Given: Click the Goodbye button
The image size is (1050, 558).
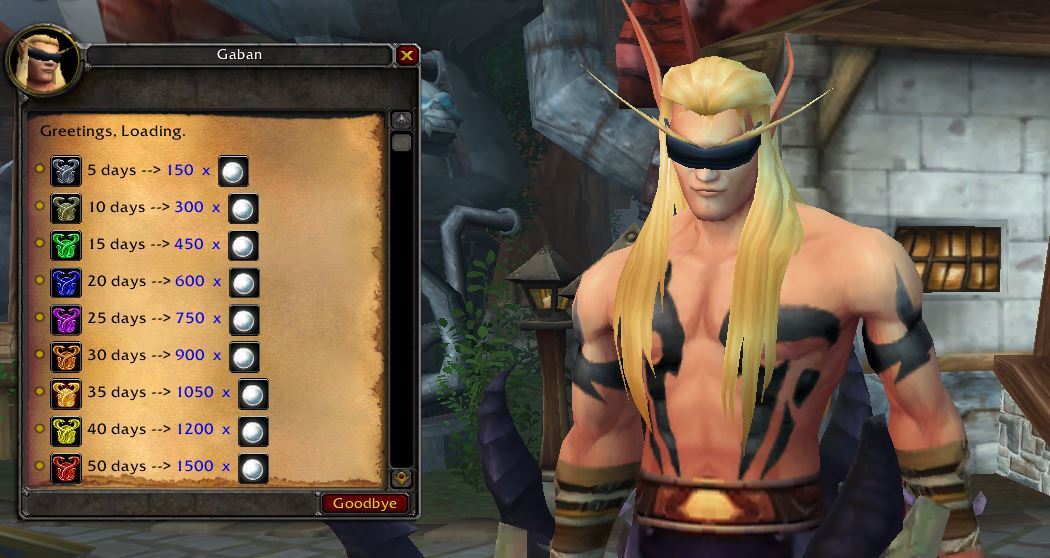Looking at the screenshot, I should coord(364,503).
